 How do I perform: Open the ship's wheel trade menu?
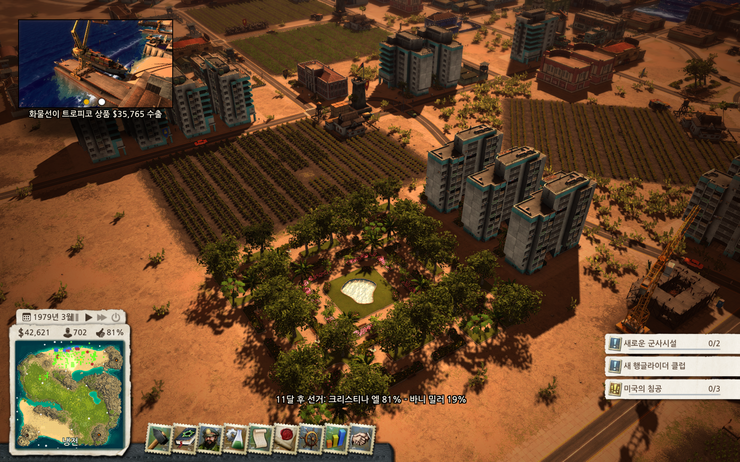(x=310, y=437)
